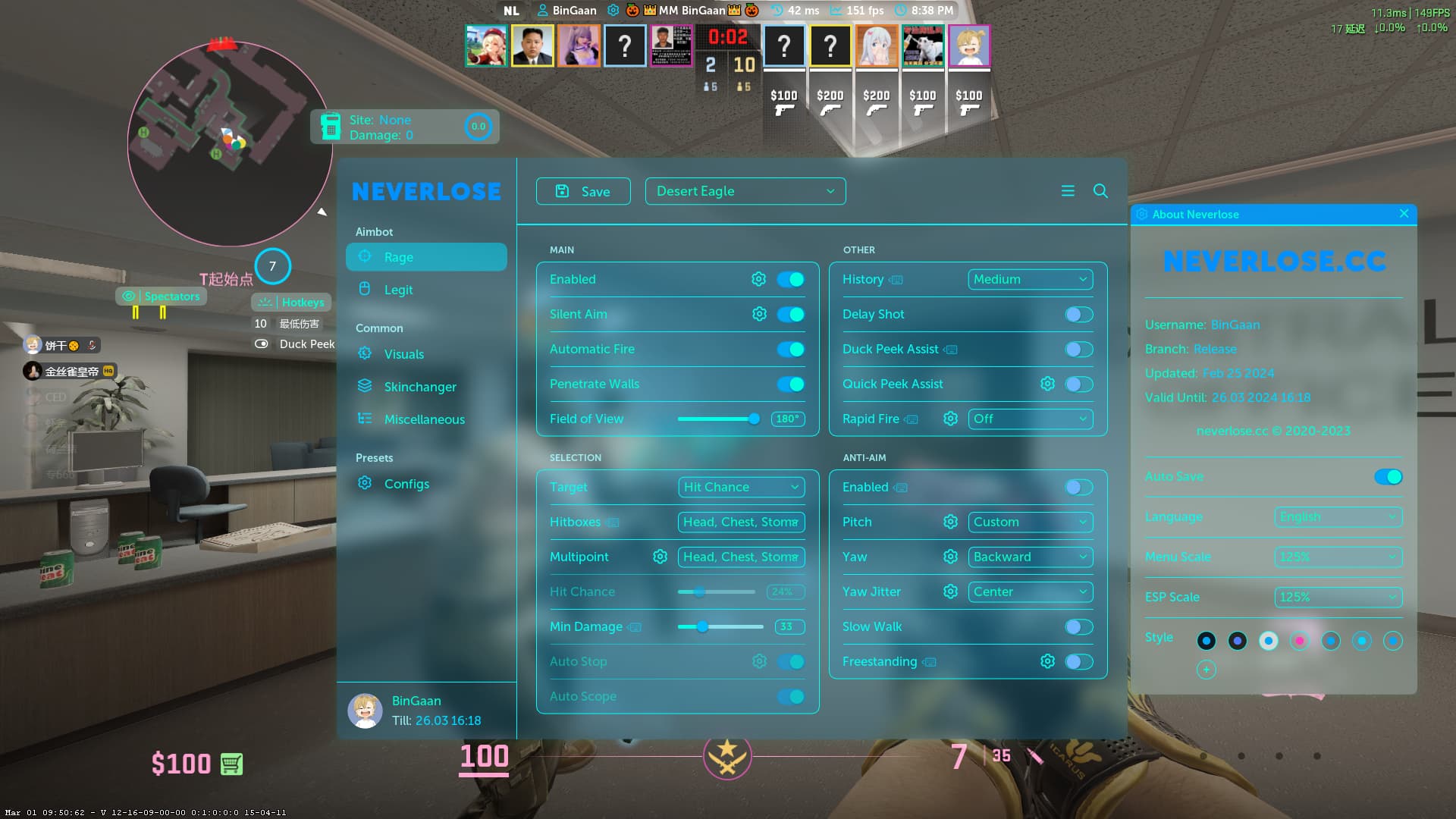1456x819 pixels.
Task: Turn off Penetrate Walls toggle
Action: [x=790, y=384]
